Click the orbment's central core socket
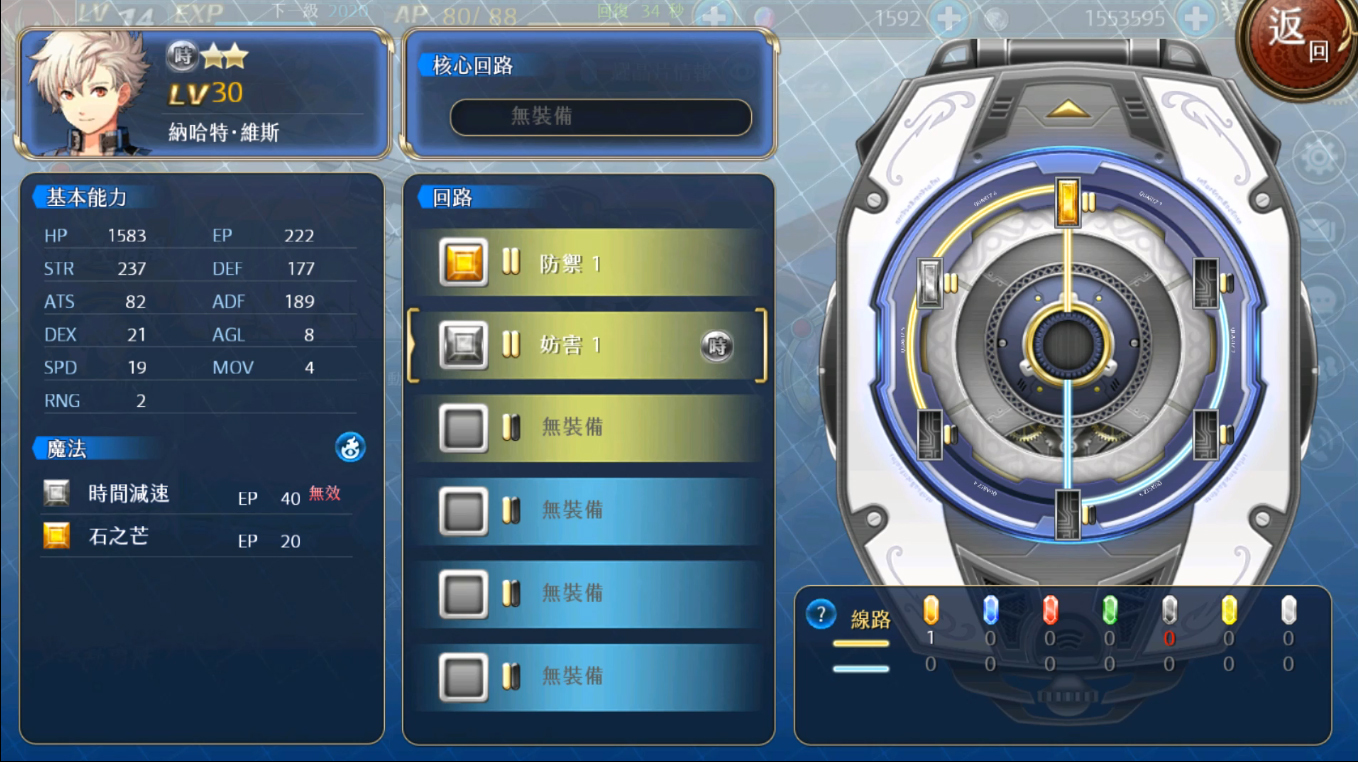This screenshot has width=1358, height=762. pyautogui.click(x=1068, y=344)
